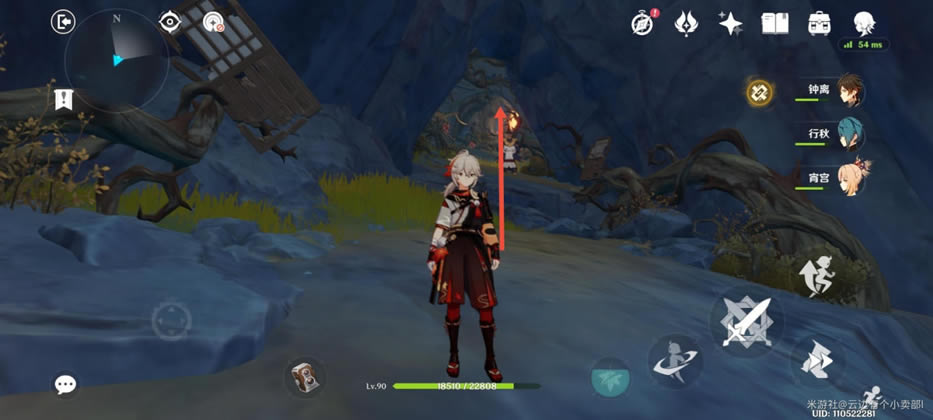Open the four-pointed star icon
This screenshot has height=420, width=933.
[730, 24]
